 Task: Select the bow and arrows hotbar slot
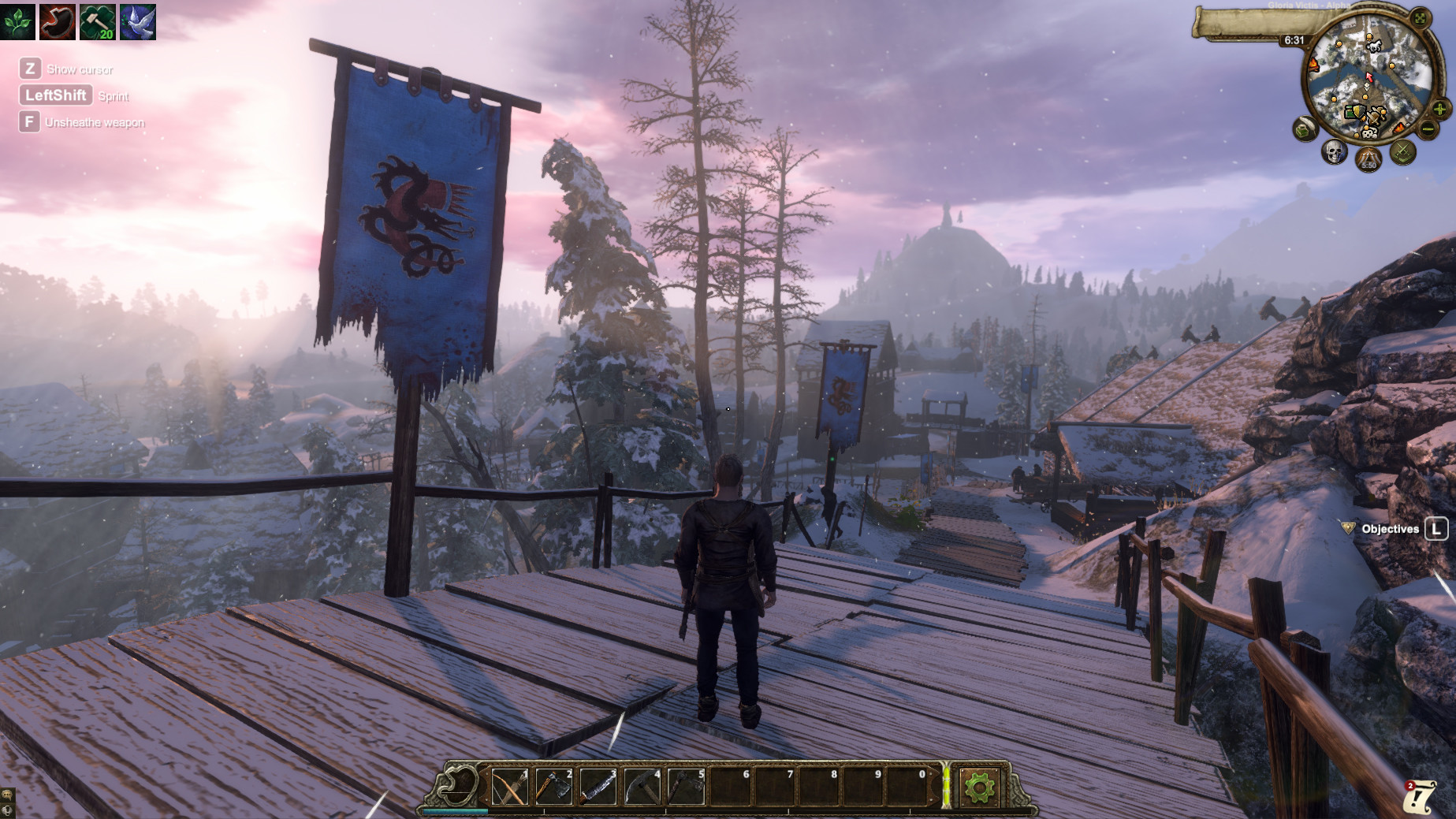click(x=509, y=787)
